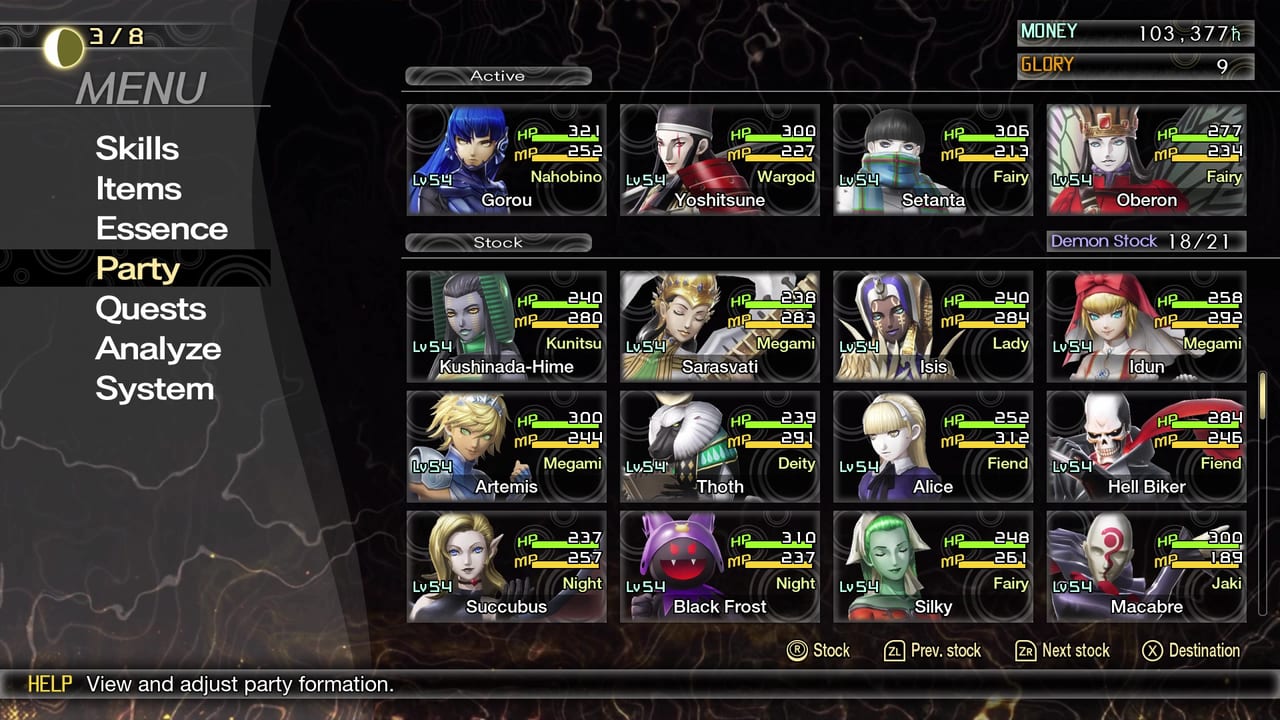
Task: Collapse the Active party section
Action: tap(497, 75)
